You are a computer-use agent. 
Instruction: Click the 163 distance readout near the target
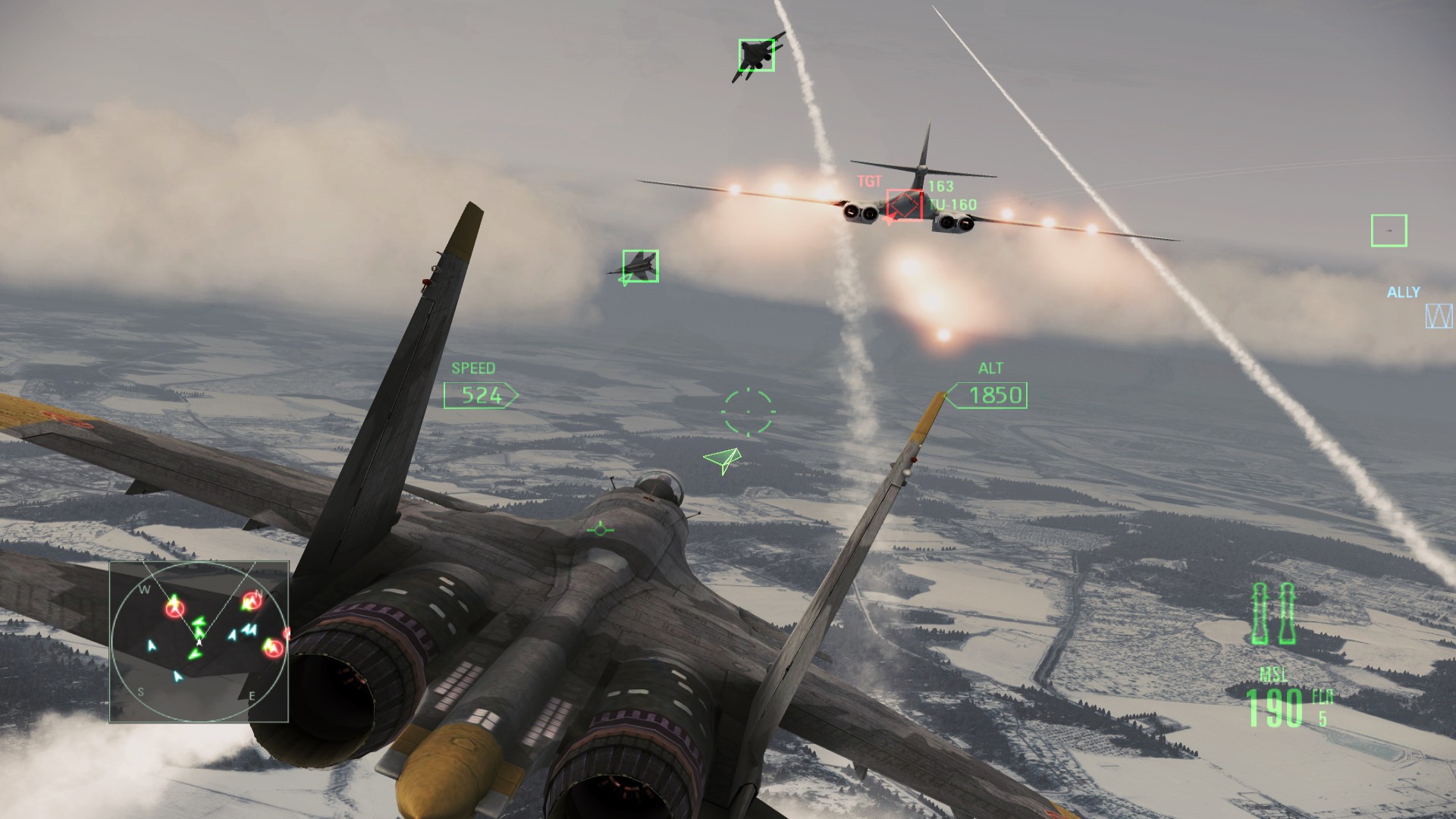coord(940,185)
